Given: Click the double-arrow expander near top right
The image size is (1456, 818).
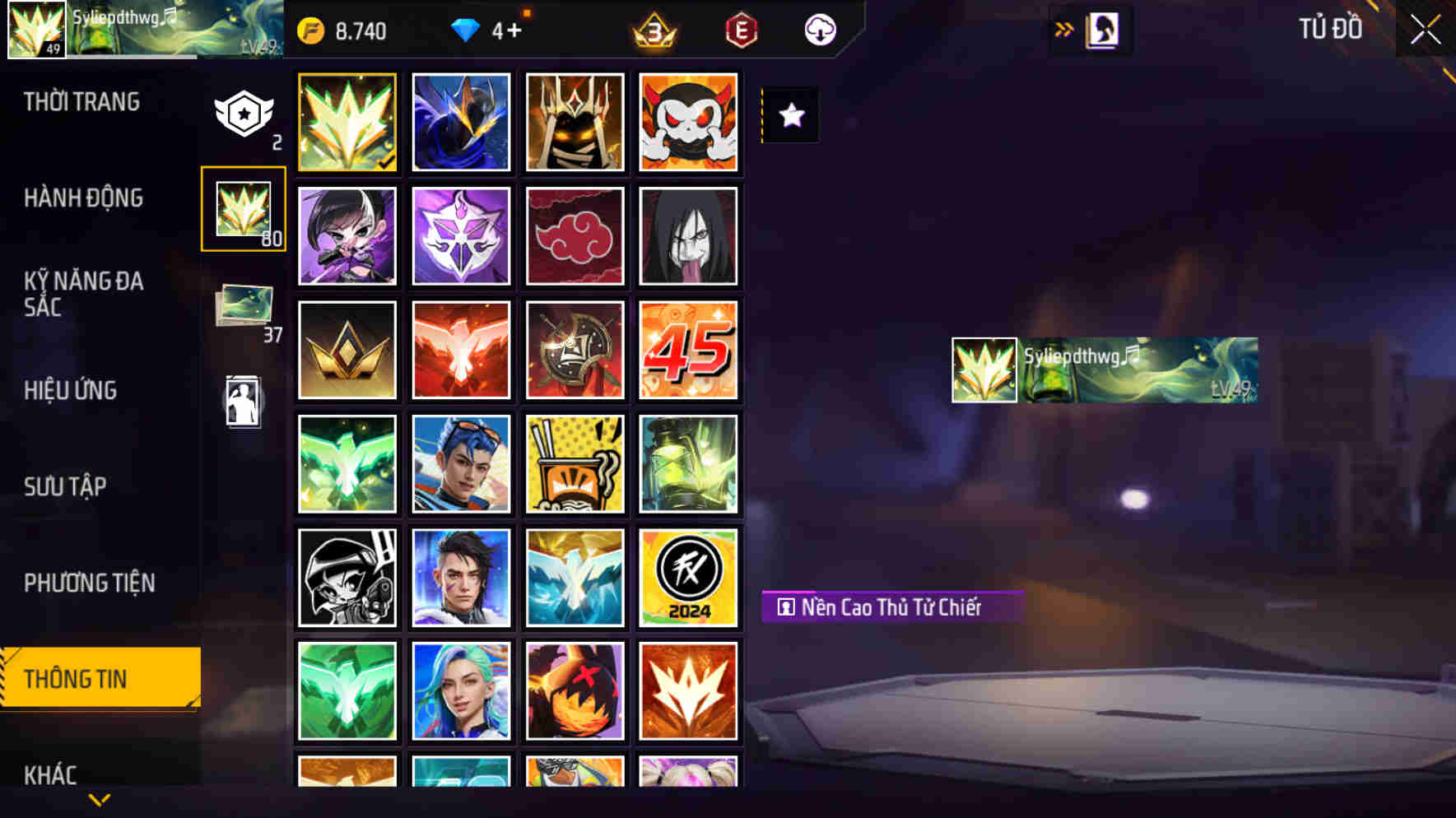Looking at the screenshot, I should pos(1063,27).
